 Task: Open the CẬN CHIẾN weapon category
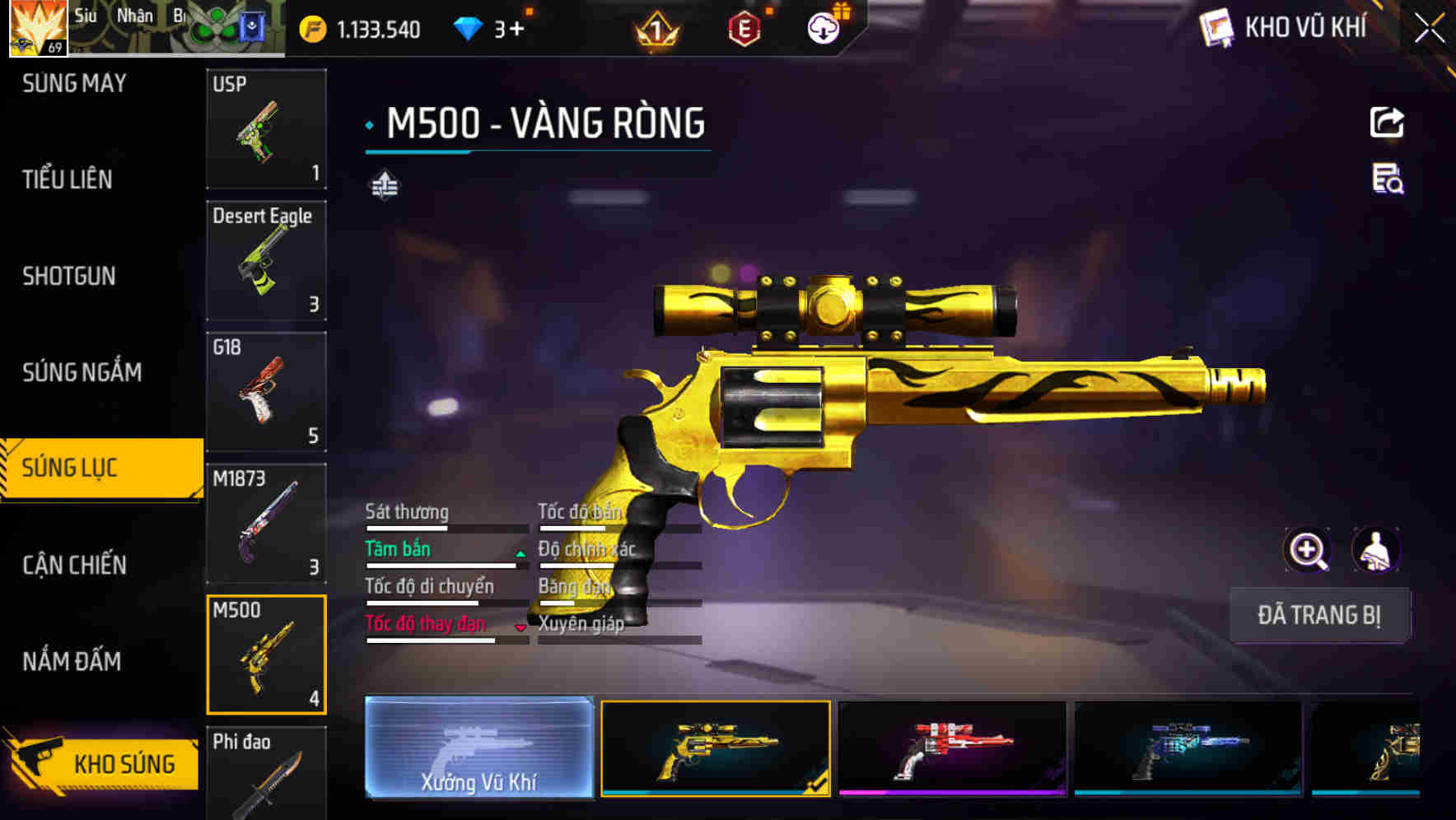[72, 566]
